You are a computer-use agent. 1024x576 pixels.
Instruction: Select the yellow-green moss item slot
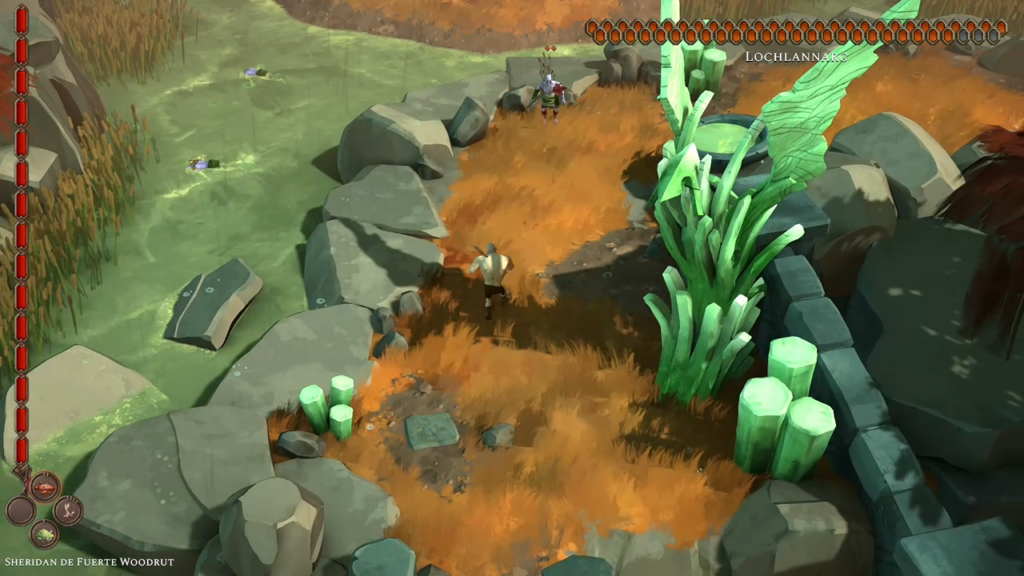click(44, 534)
